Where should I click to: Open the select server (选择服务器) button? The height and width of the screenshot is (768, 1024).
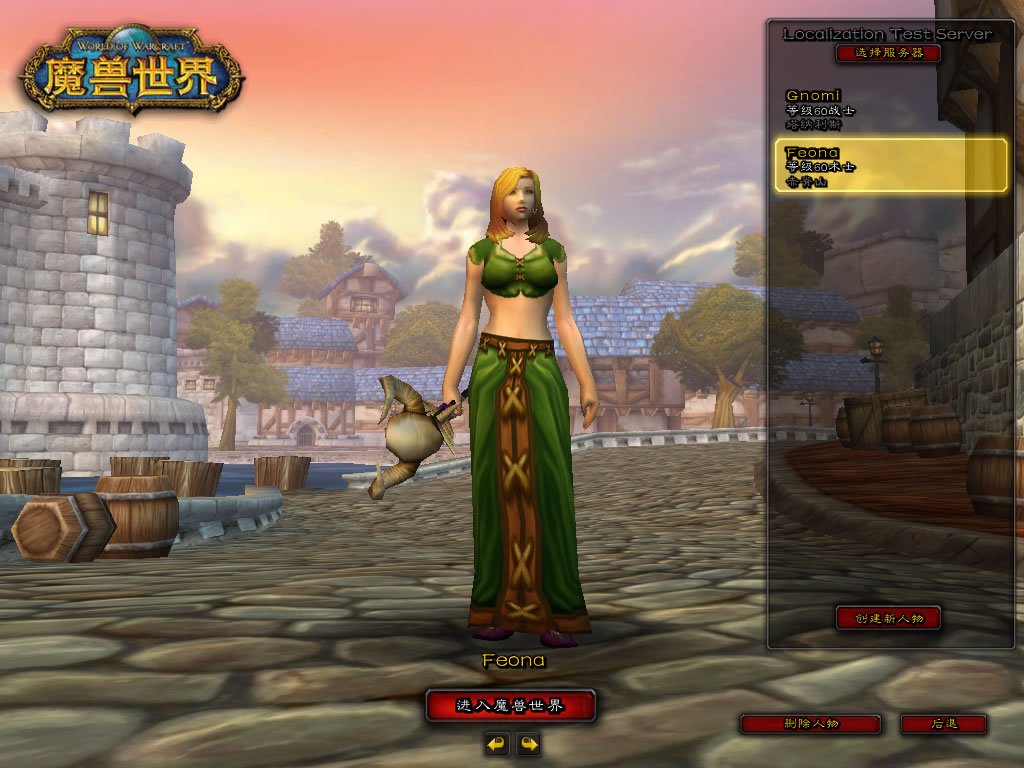888,53
